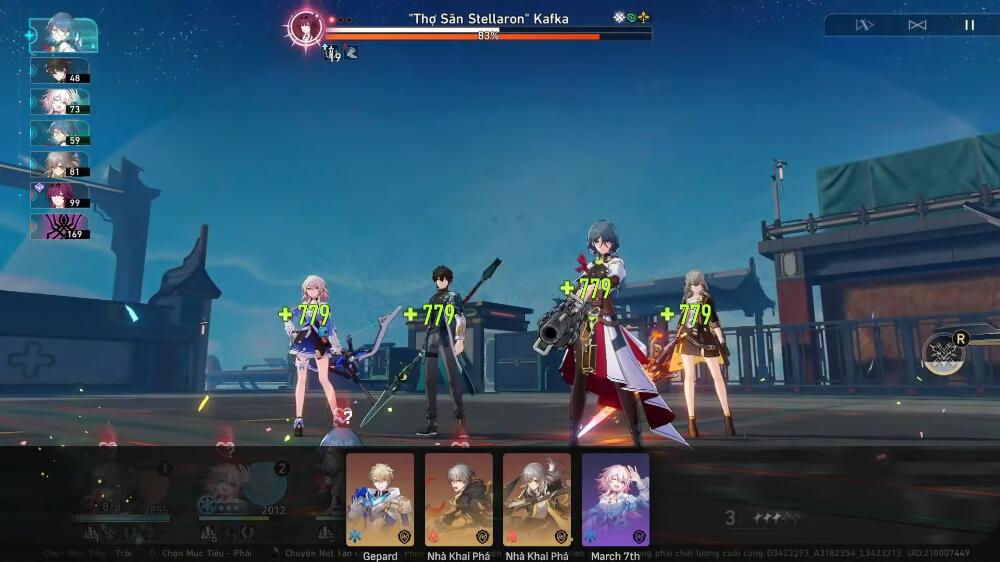Viewport: 1000px width, 562px height.
Task: Select the spider icon showing 169
Action: click(x=60, y=227)
